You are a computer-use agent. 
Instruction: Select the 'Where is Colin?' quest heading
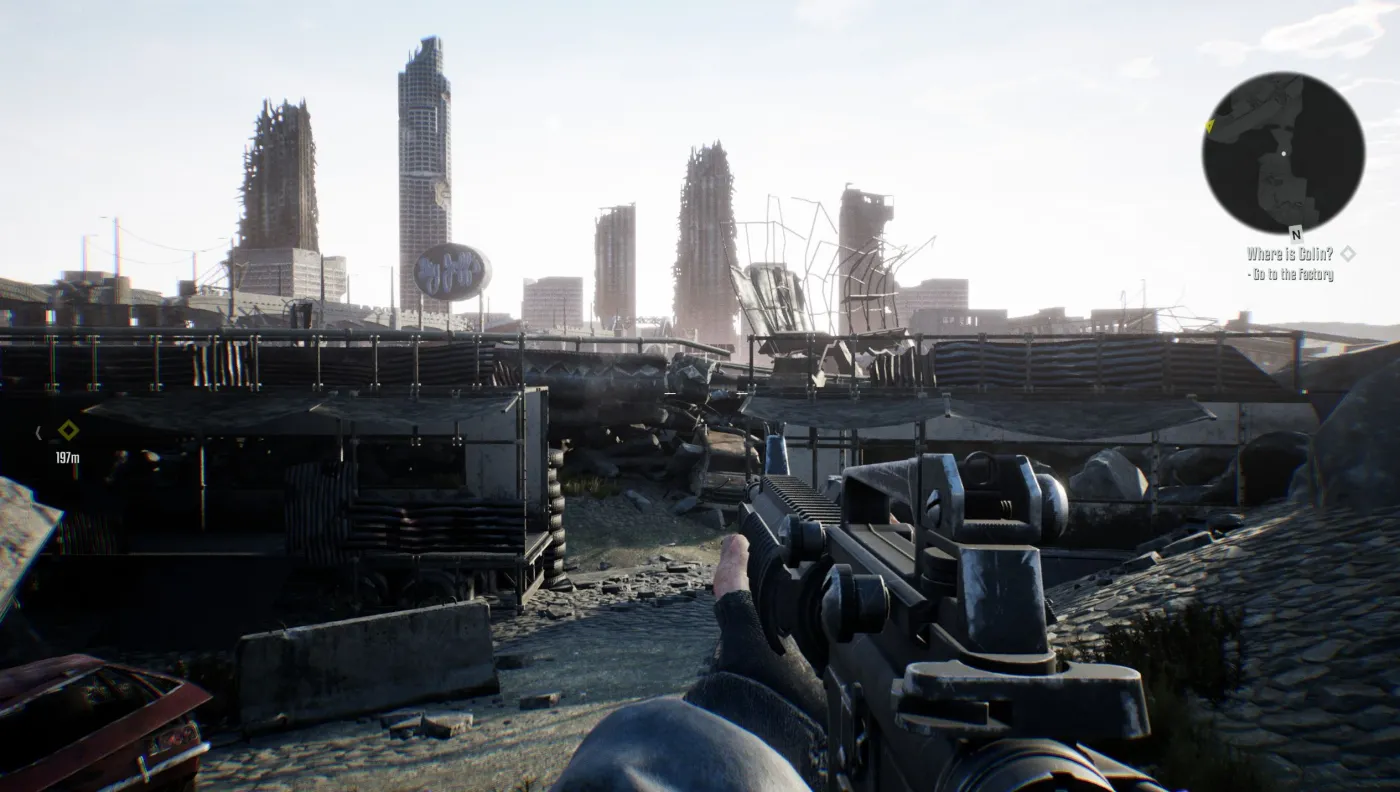point(1290,255)
